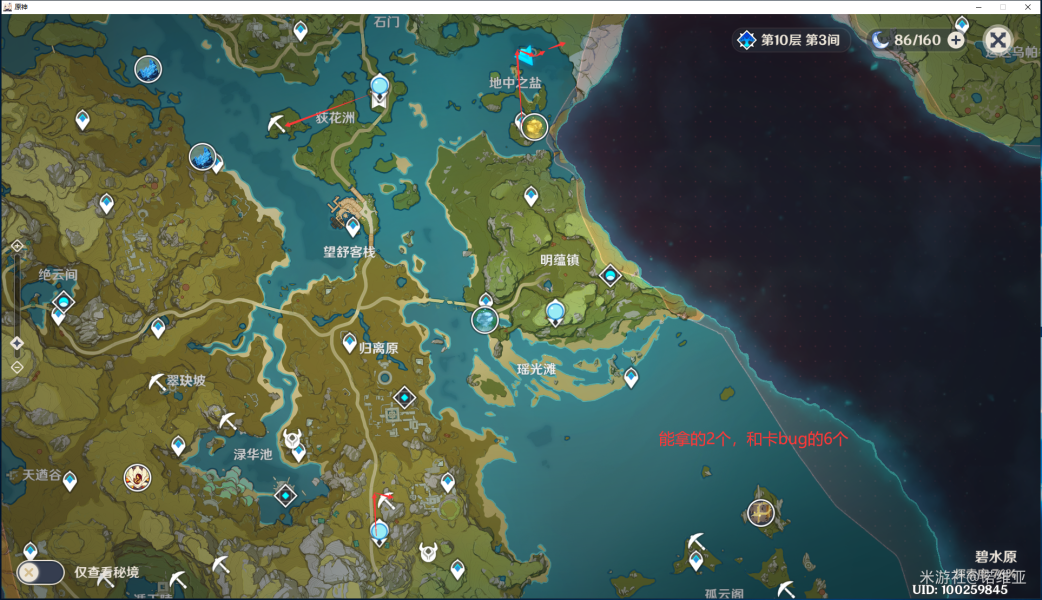This screenshot has height=600, width=1042.
Task: Zoom in with the map plus button
Action: click(x=17, y=246)
